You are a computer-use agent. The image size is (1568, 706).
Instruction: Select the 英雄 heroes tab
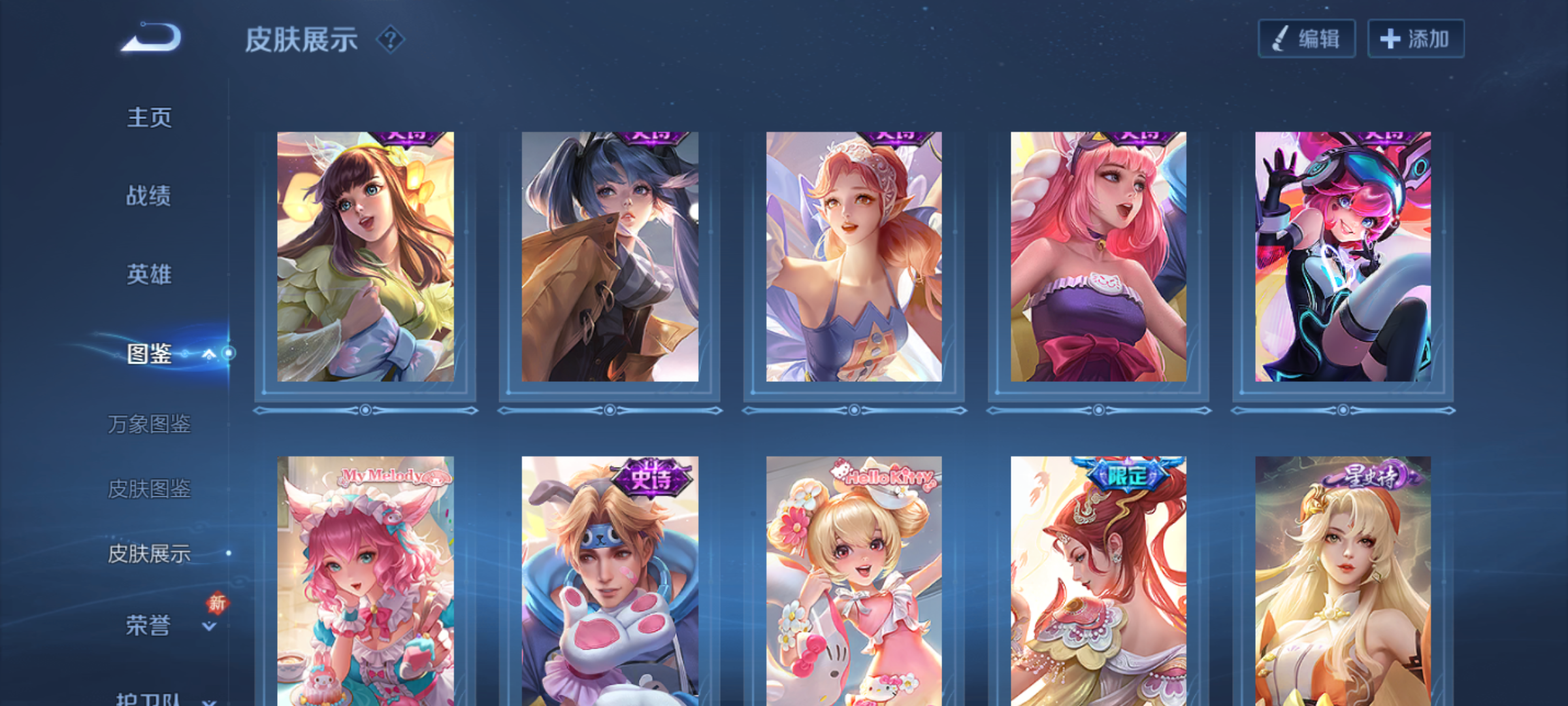(x=149, y=275)
